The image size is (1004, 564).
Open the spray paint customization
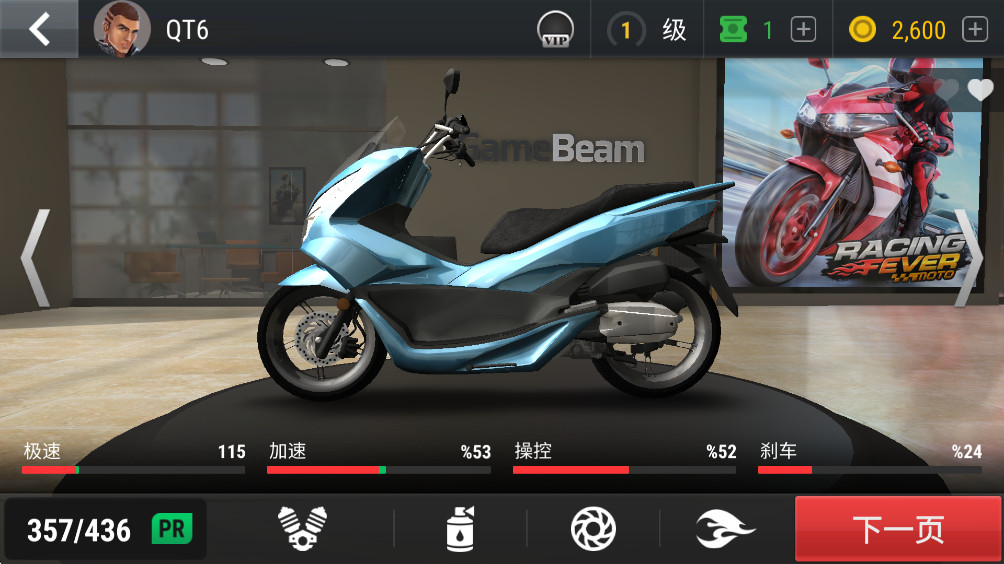coord(460,528)
